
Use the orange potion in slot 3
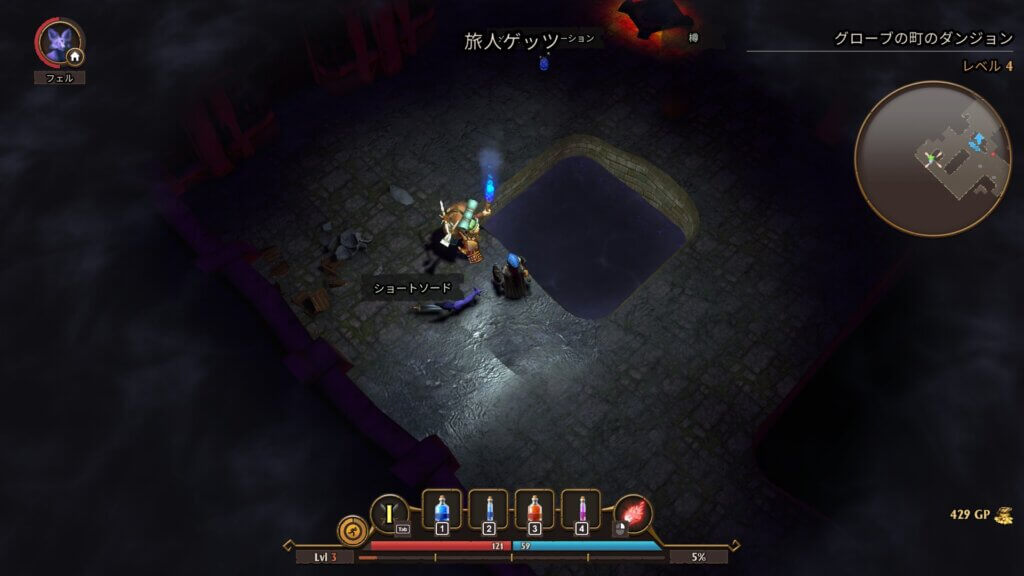tap(535, 510)
